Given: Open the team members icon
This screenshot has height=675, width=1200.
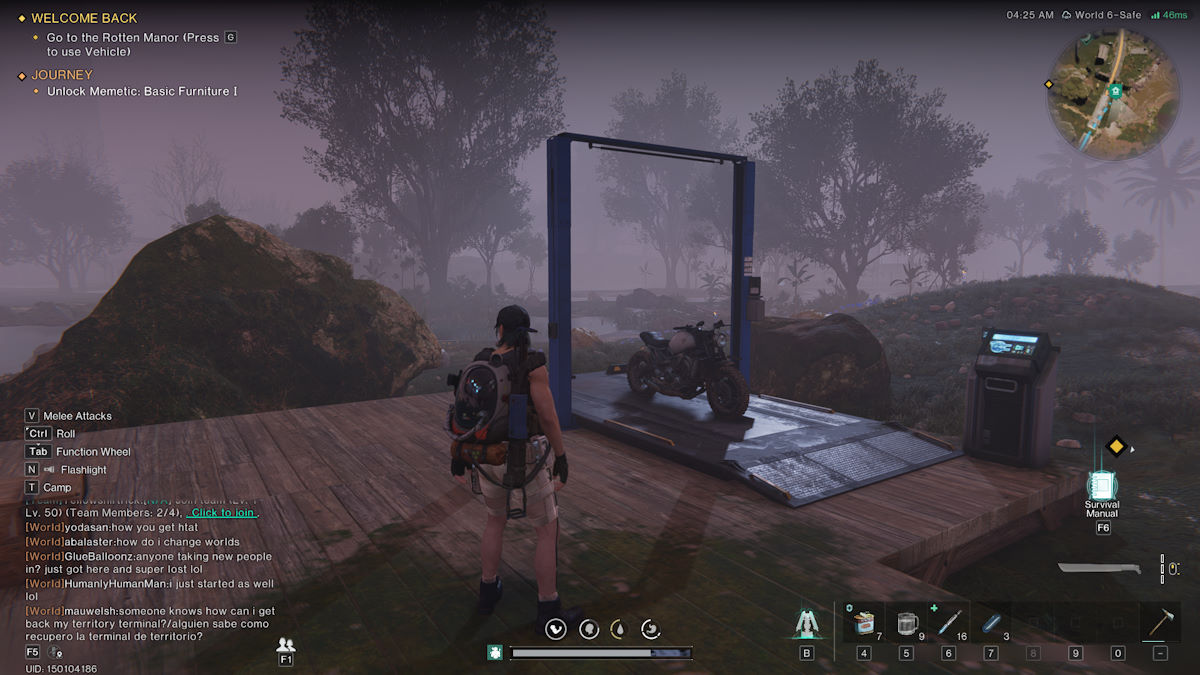Looking at the screenshot, I should 286,645.
